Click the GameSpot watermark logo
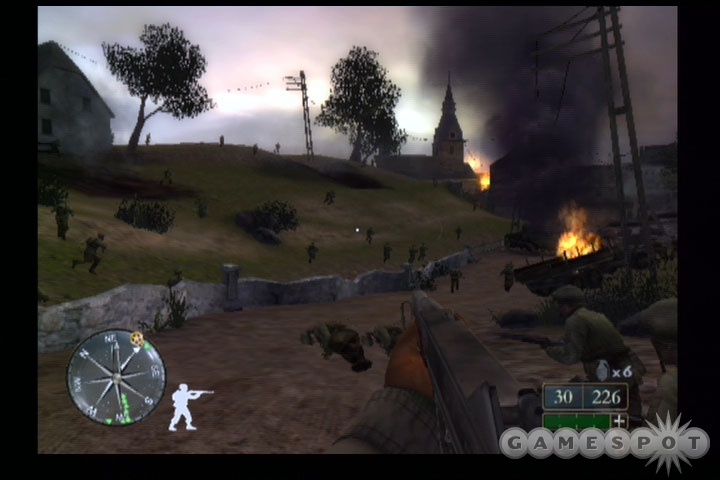Screen dimensions: 720x480 [x=604, y=441]
